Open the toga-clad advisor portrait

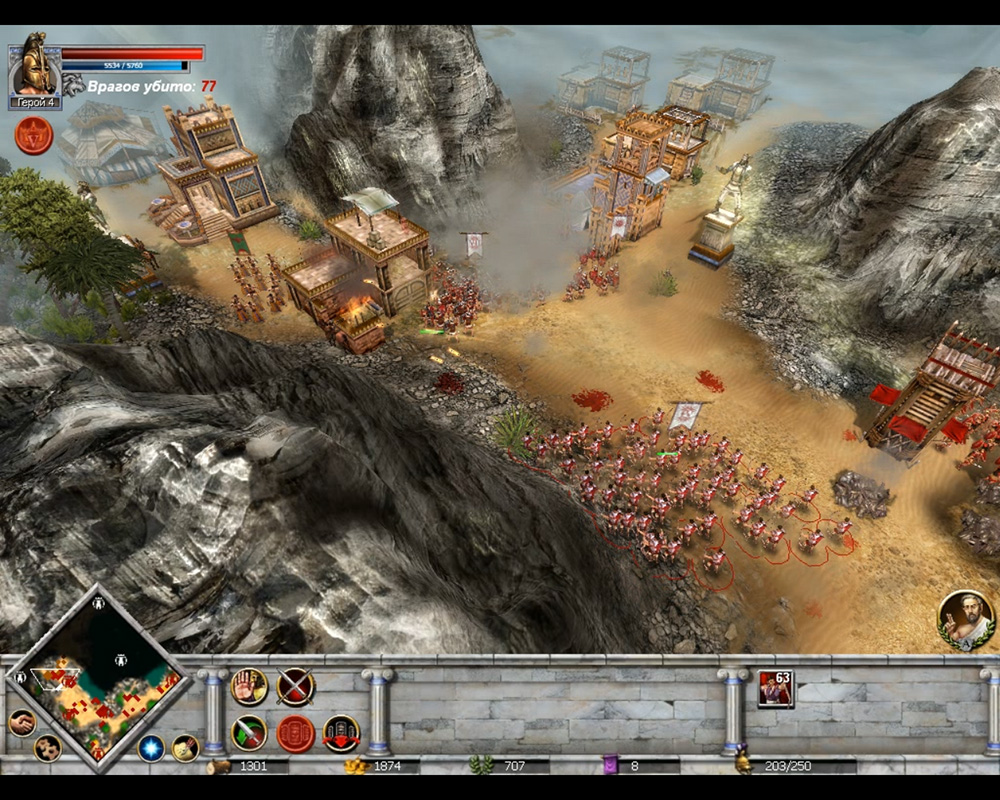966,620
